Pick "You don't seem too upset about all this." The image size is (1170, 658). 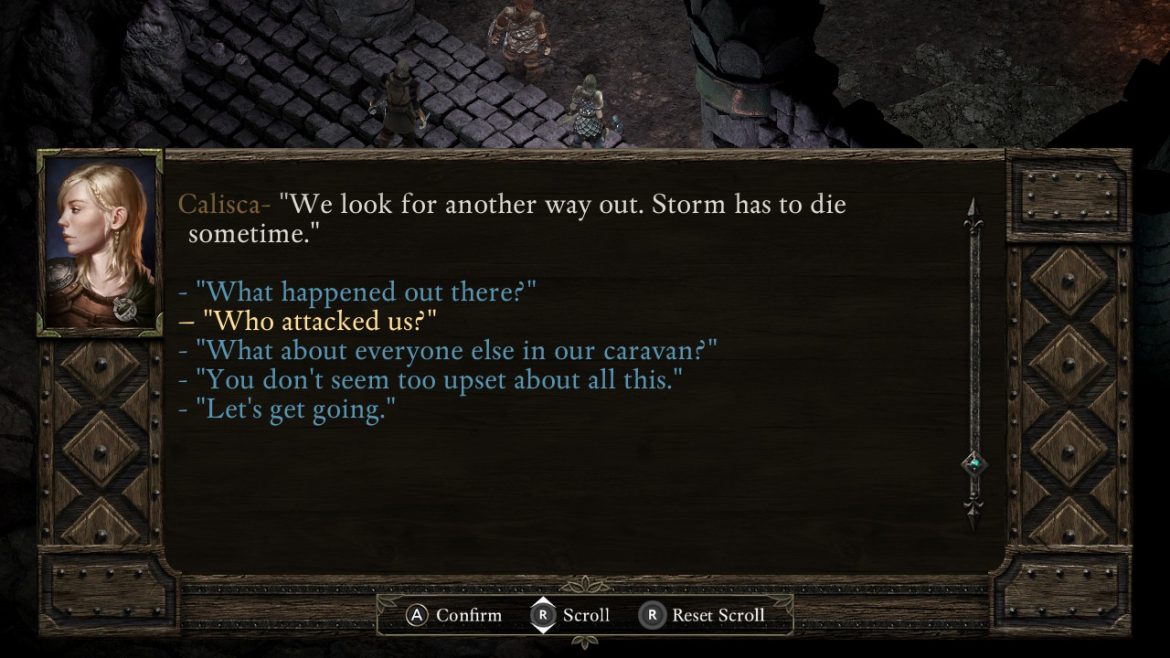pyautogui.click(x=440, y=381)
